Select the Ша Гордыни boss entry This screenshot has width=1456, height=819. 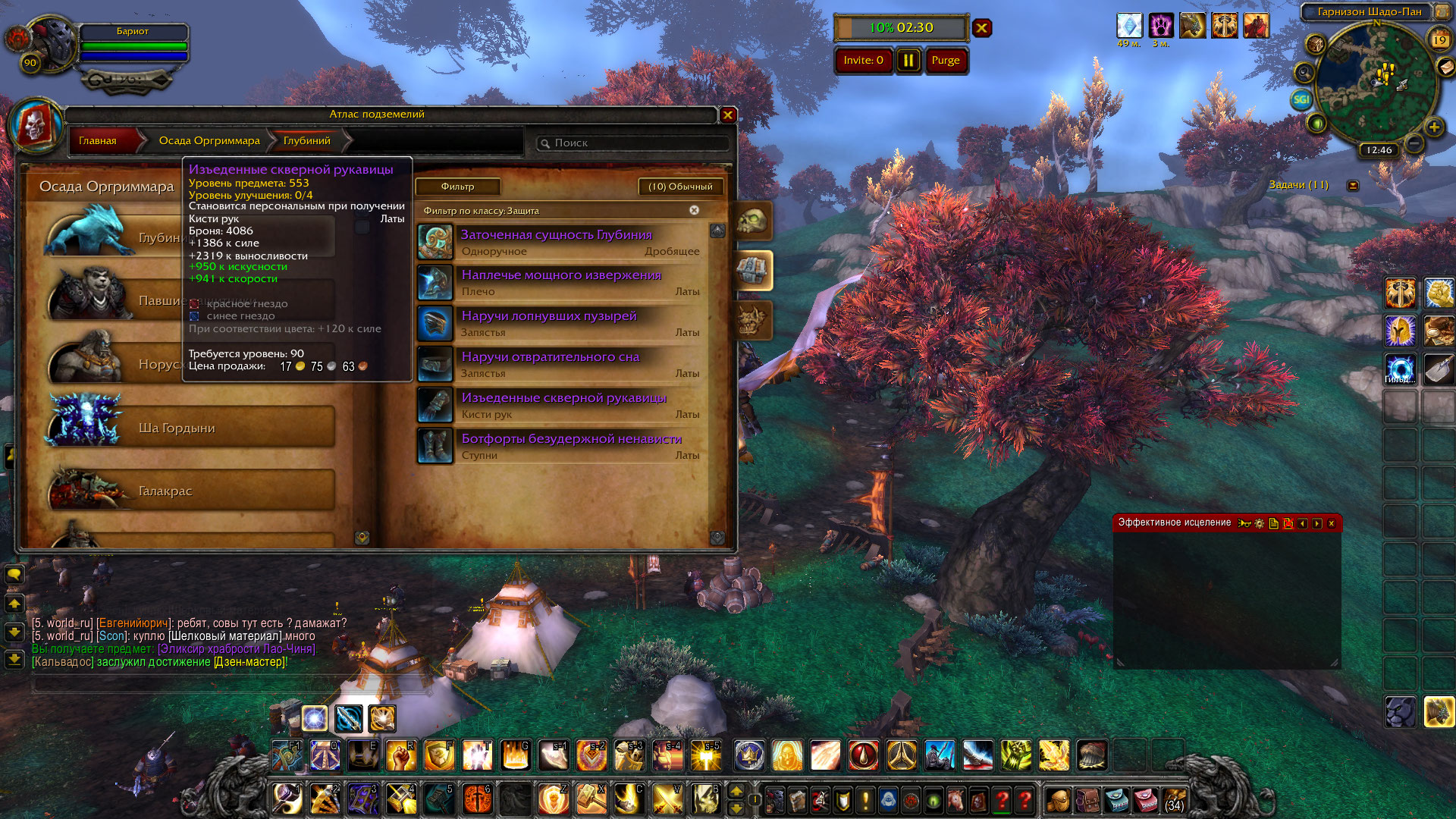[191, 428]
